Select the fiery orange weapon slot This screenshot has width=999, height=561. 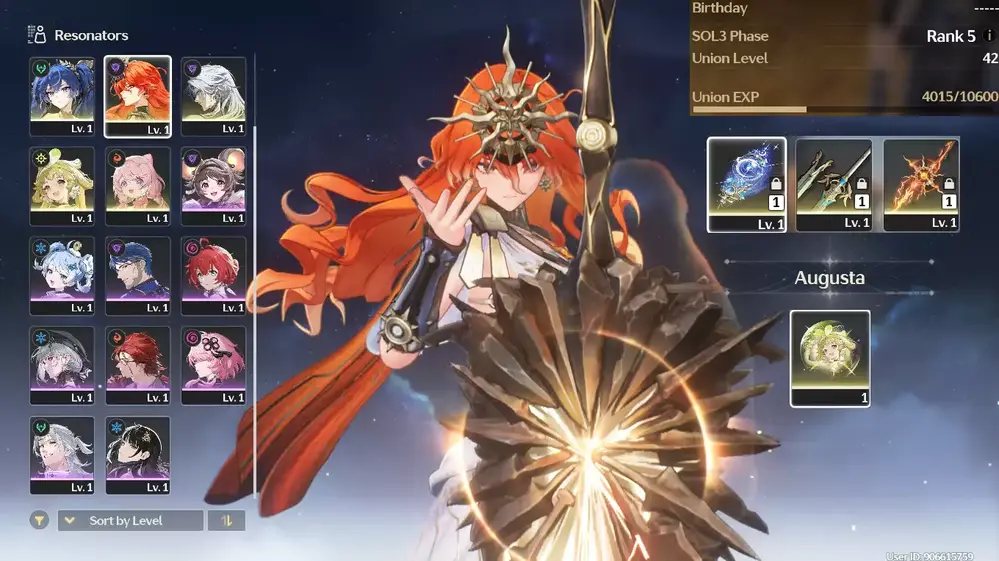921,184
